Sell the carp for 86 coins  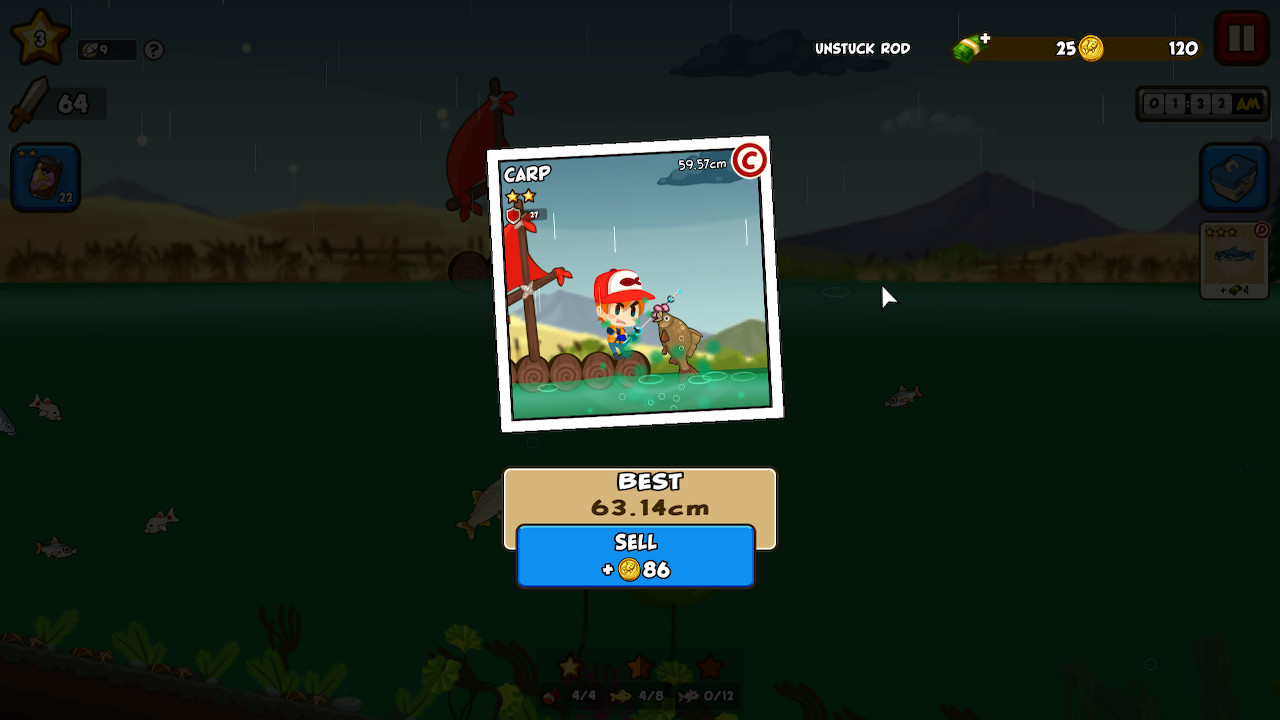tap(634, 556)
